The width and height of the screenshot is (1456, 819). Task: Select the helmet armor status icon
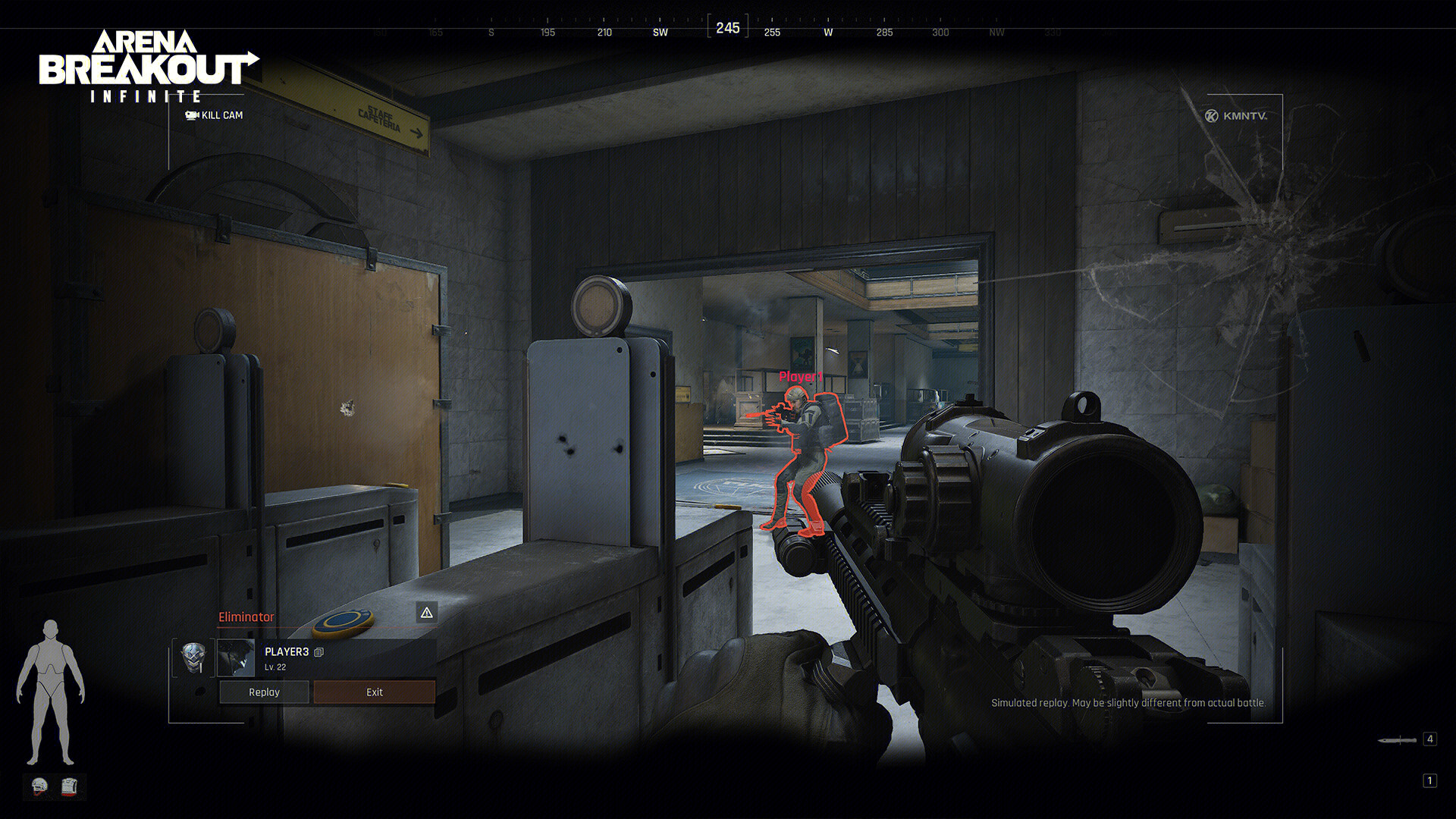(40, 786)
